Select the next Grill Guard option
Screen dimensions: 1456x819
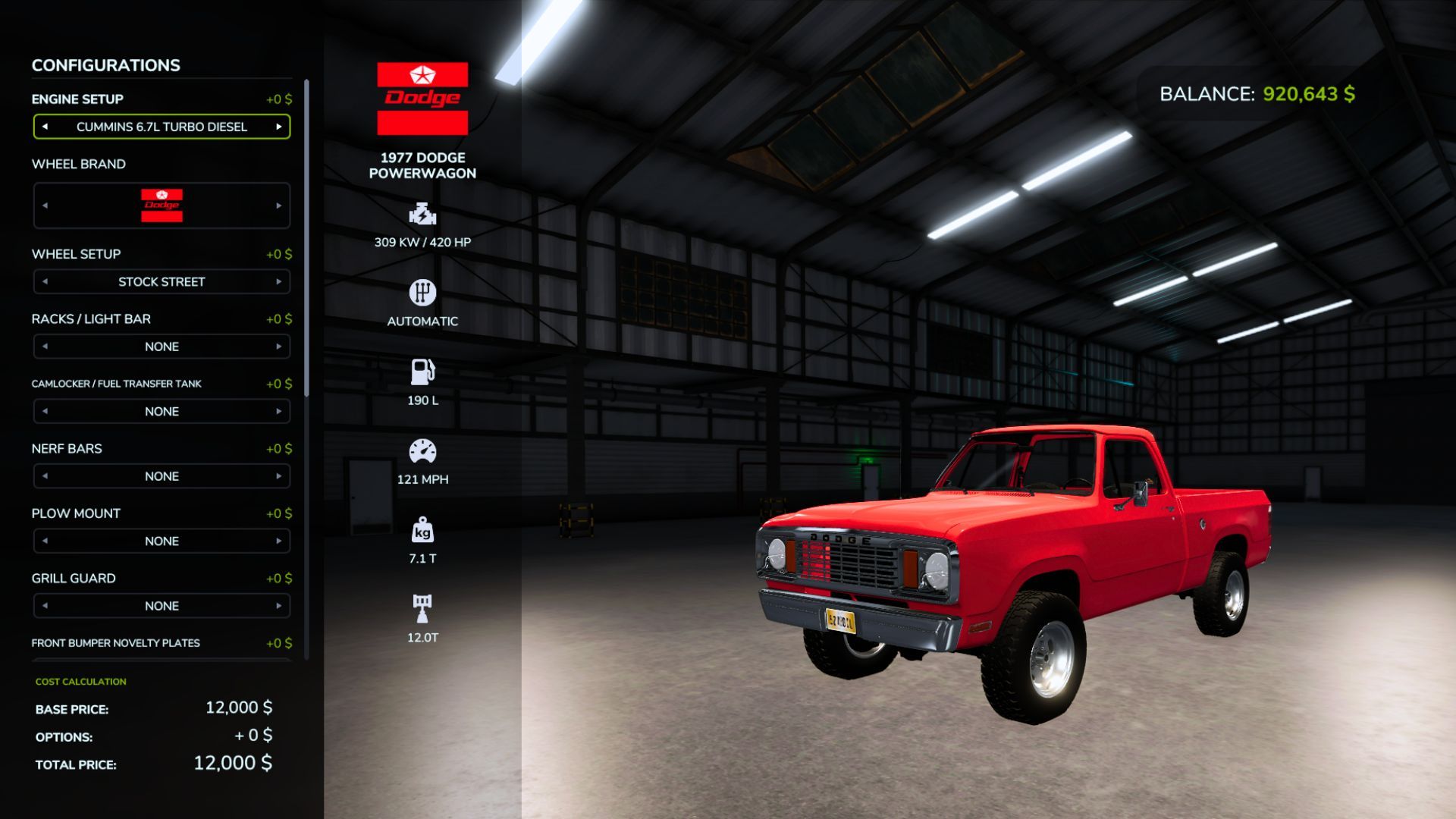click(278, 605)
